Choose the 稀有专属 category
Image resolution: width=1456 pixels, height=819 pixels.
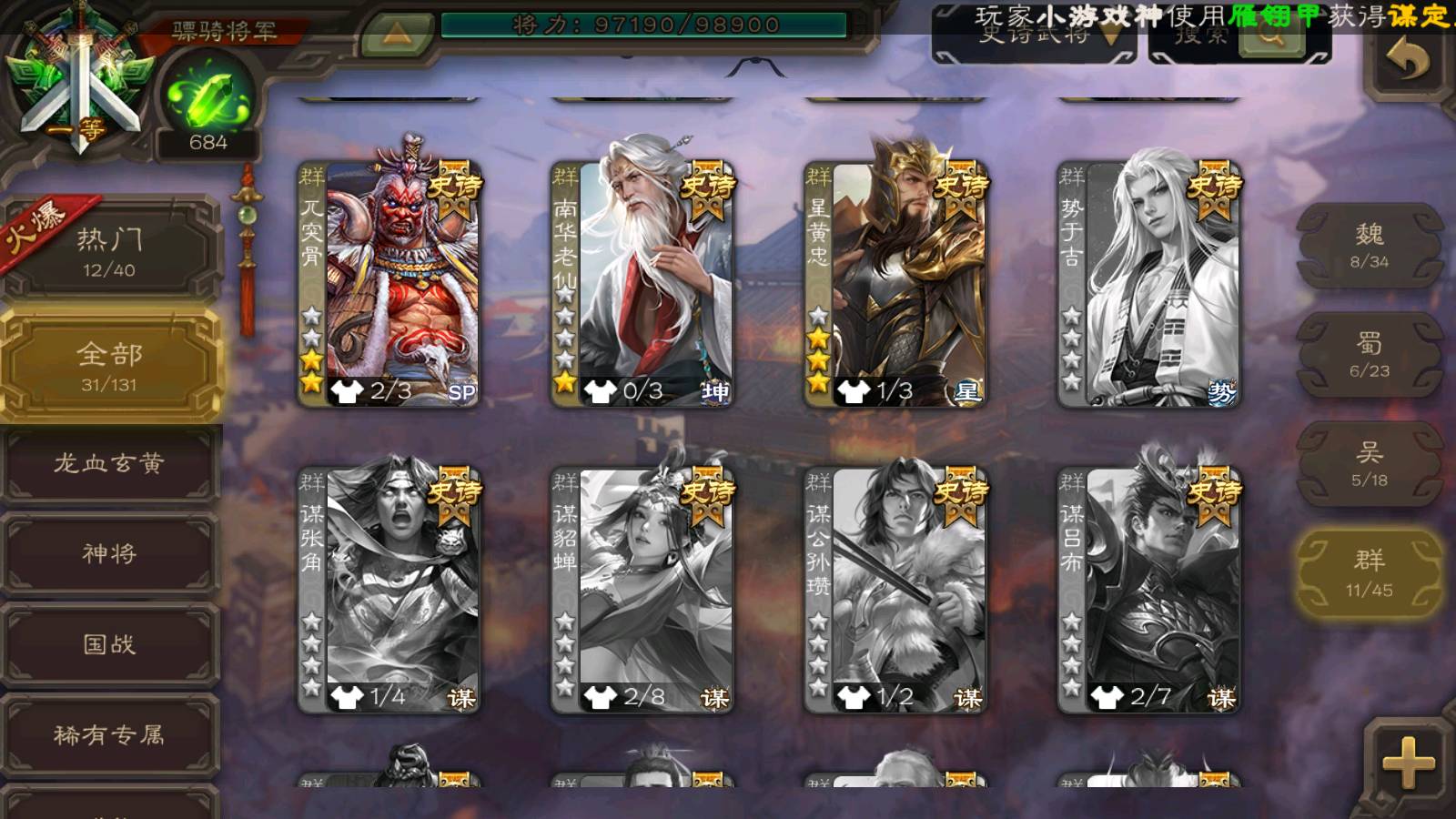(x=109, y=733)
